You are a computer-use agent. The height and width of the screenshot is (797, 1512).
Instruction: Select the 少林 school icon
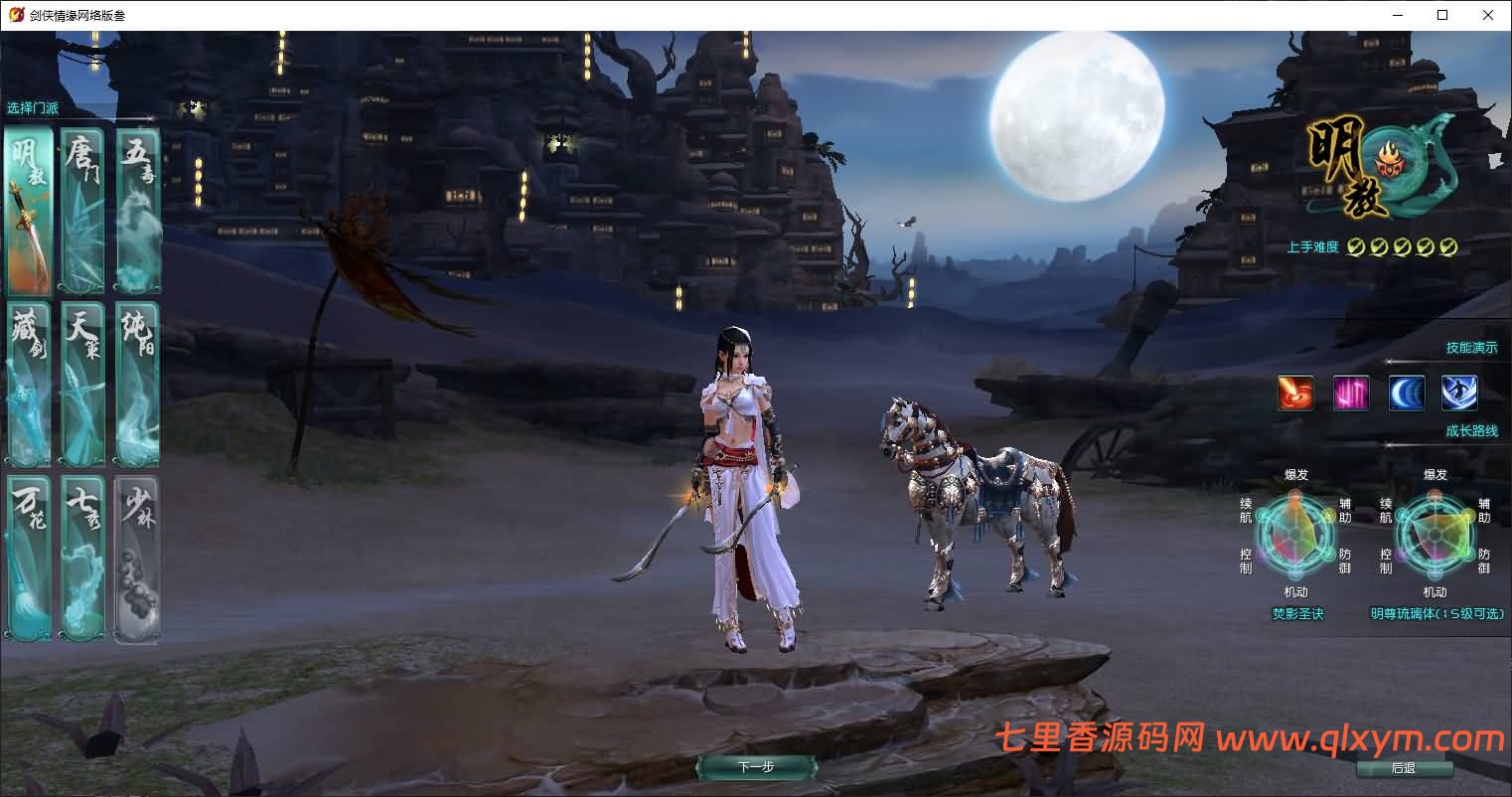[x=137, y=557]
